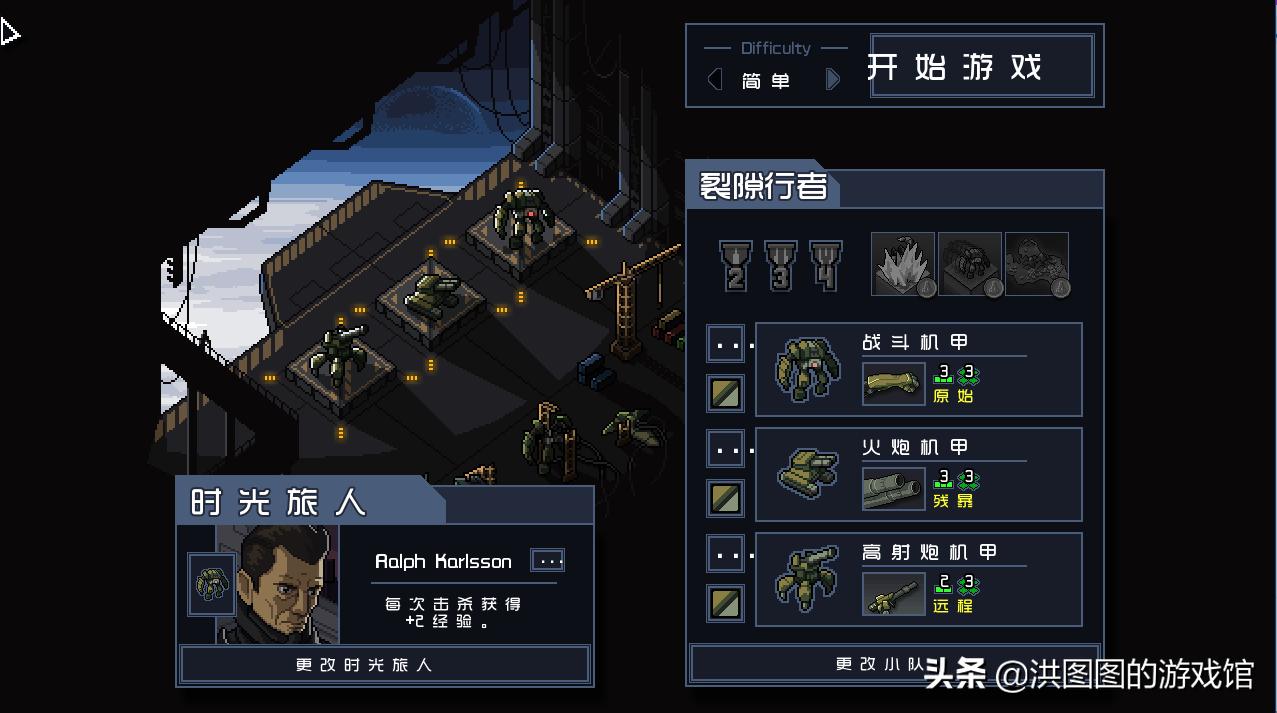Click the 高射炮机甲 rename ellipsis button
Viewport: 1277px width, 713px height.
[725, 553]
